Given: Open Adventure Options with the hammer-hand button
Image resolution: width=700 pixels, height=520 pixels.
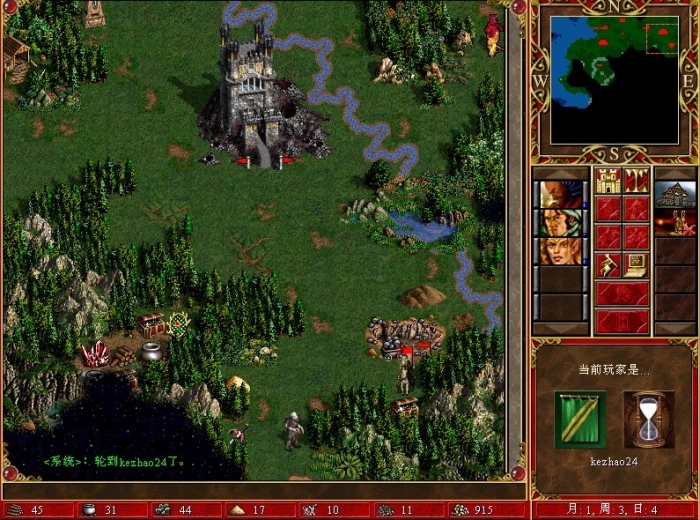Looking at the screenshot, I should 608,265.
